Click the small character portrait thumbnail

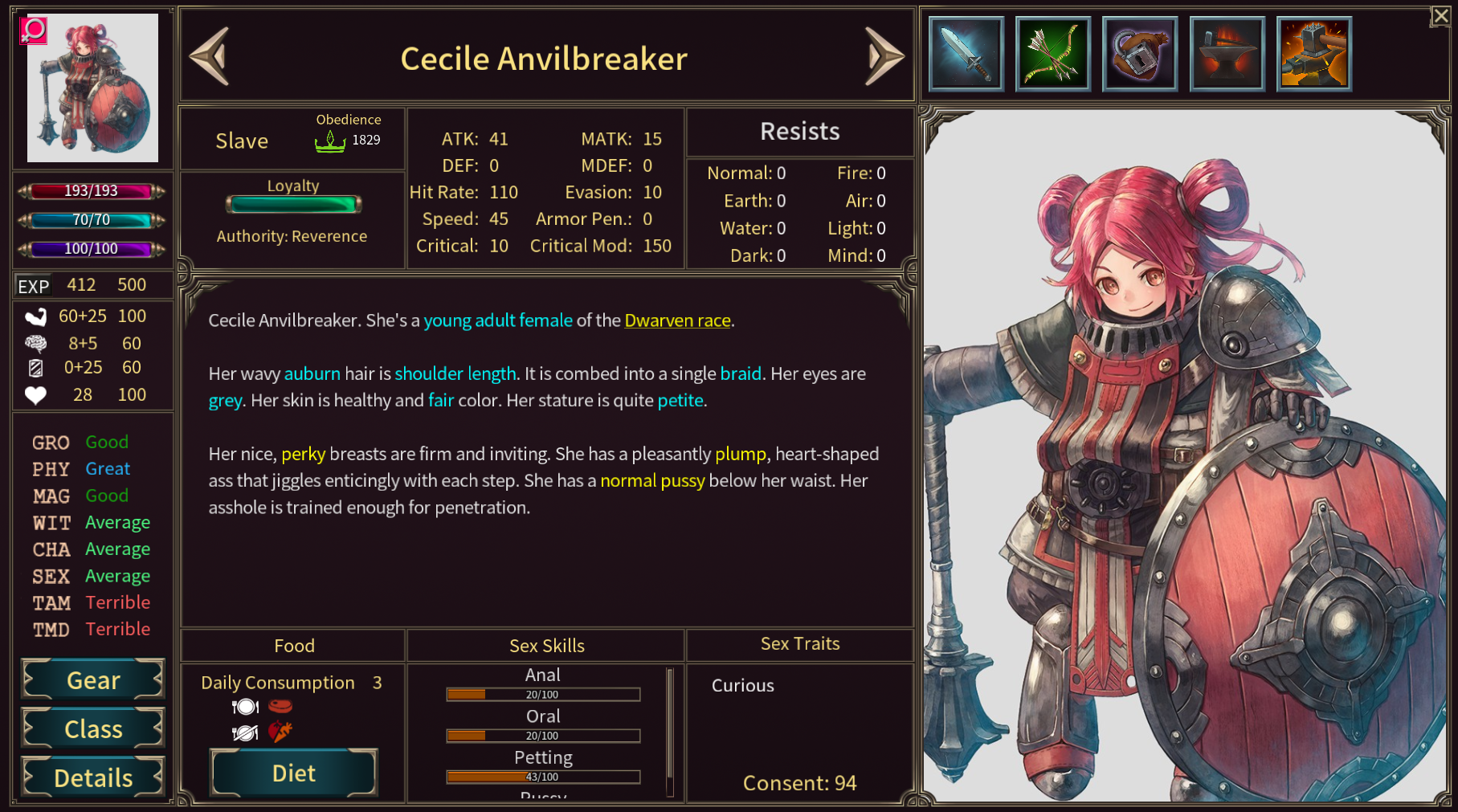pyautogui.click(x=93, y=88)
